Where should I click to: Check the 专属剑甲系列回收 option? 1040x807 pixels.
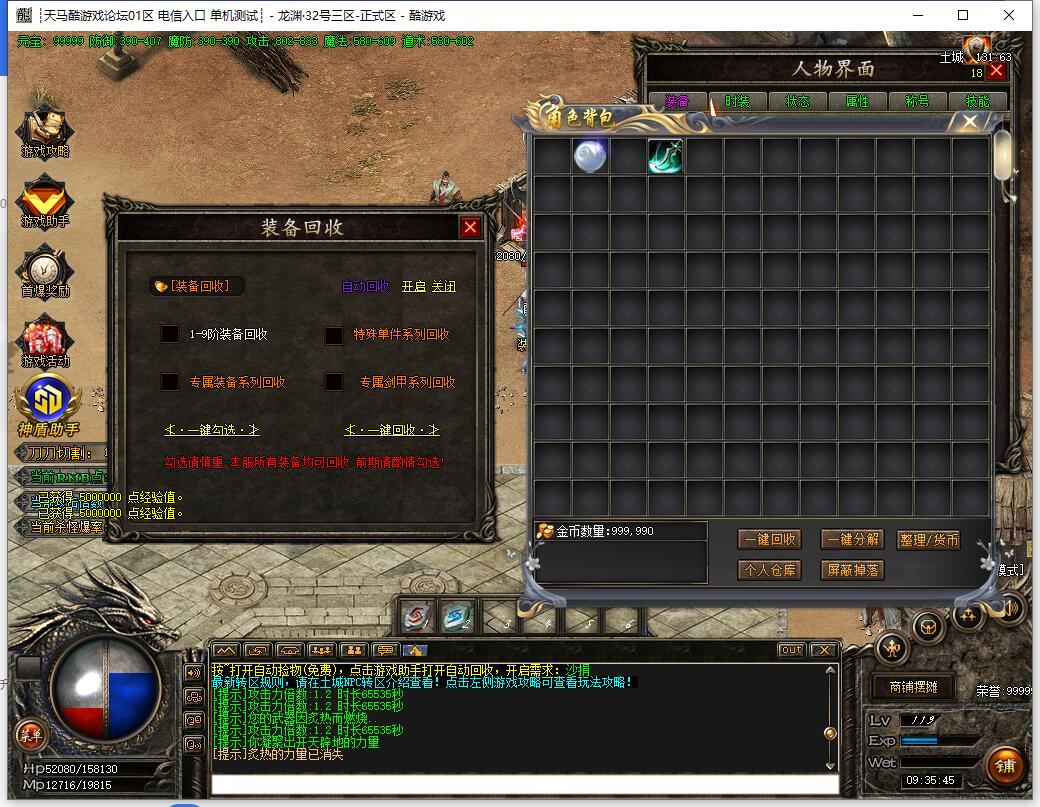click(x=334, y=382)
